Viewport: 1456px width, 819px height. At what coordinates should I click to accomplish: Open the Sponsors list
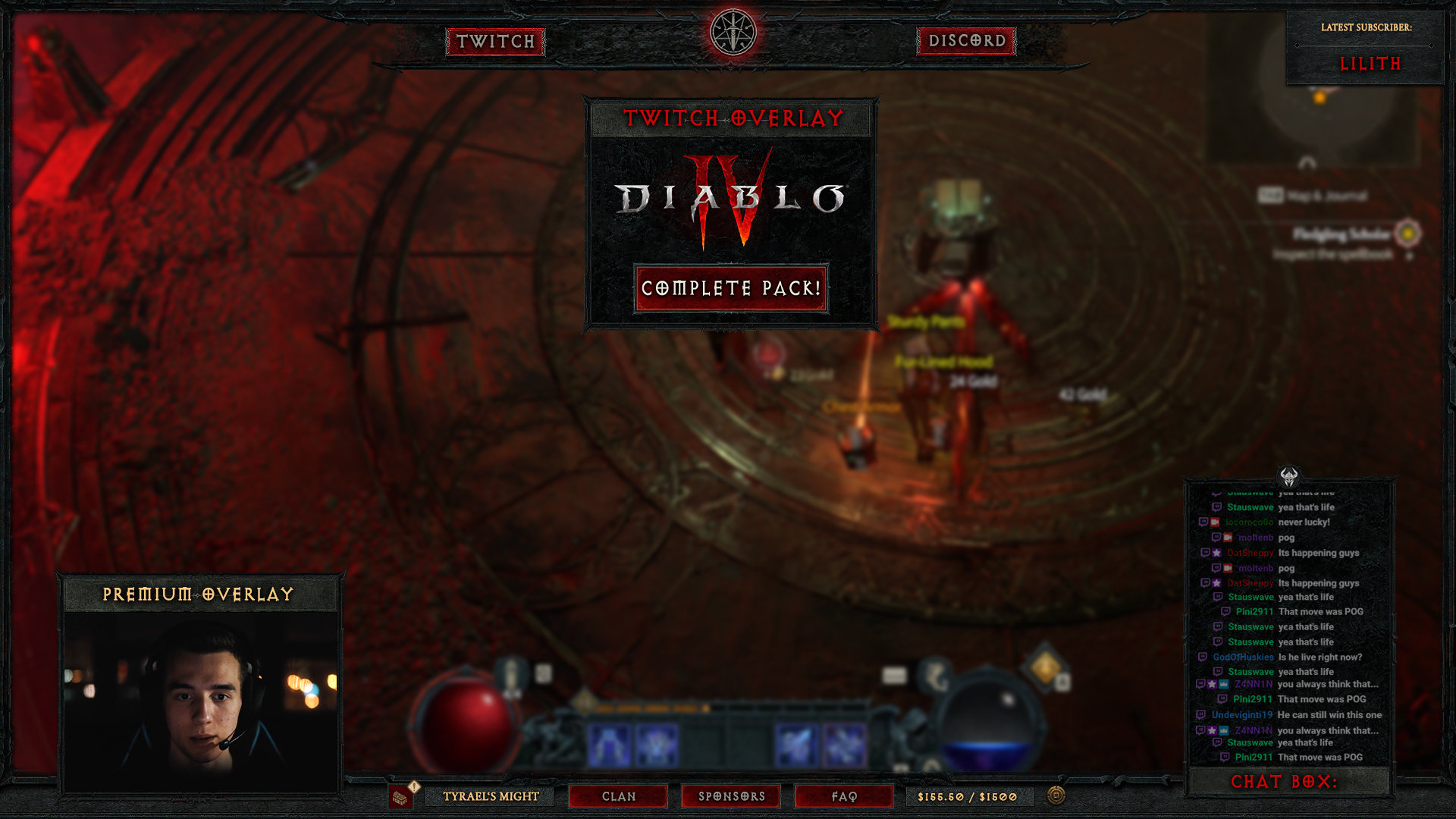pos(730,796)
